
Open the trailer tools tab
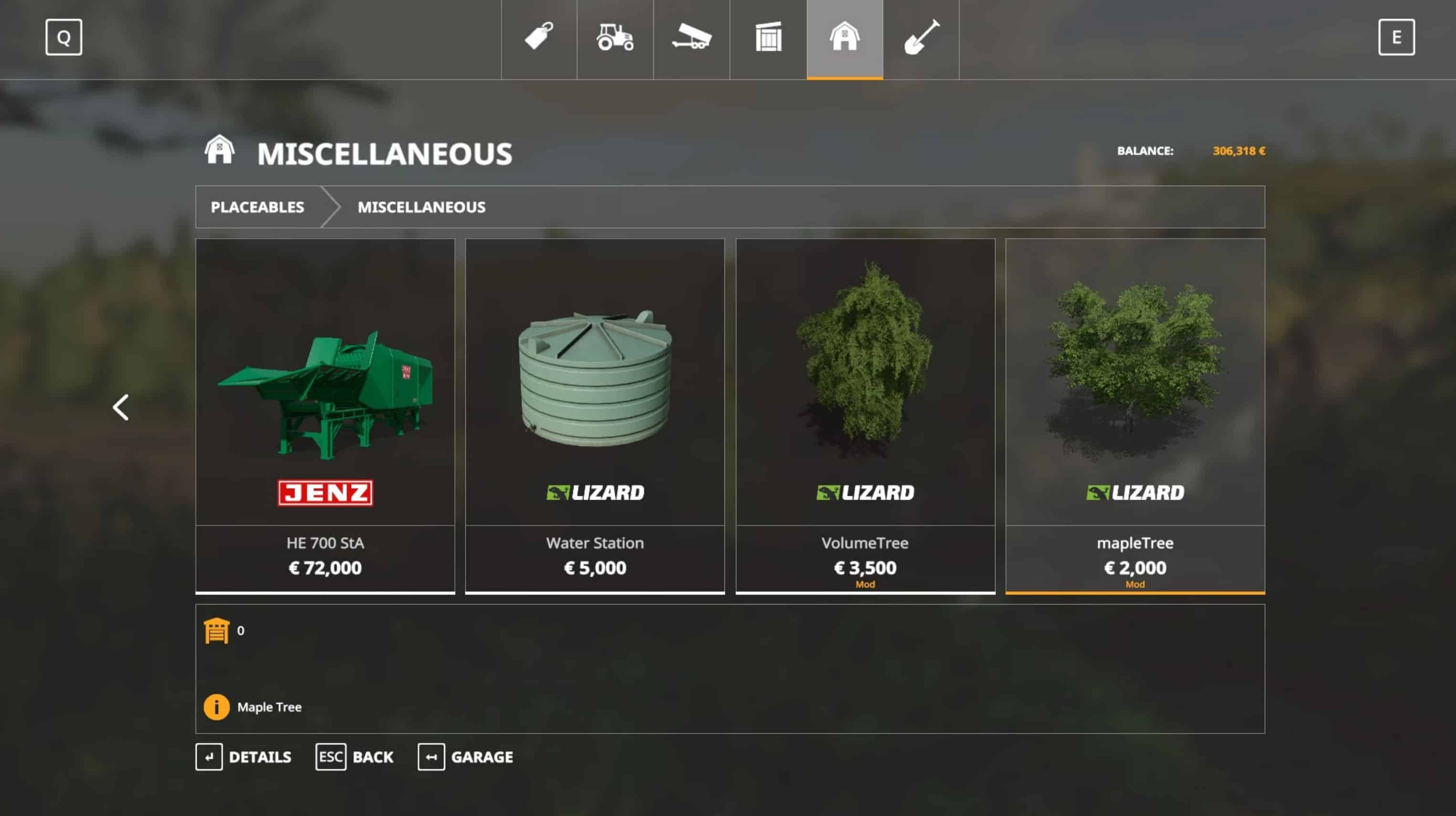[691, 39]
